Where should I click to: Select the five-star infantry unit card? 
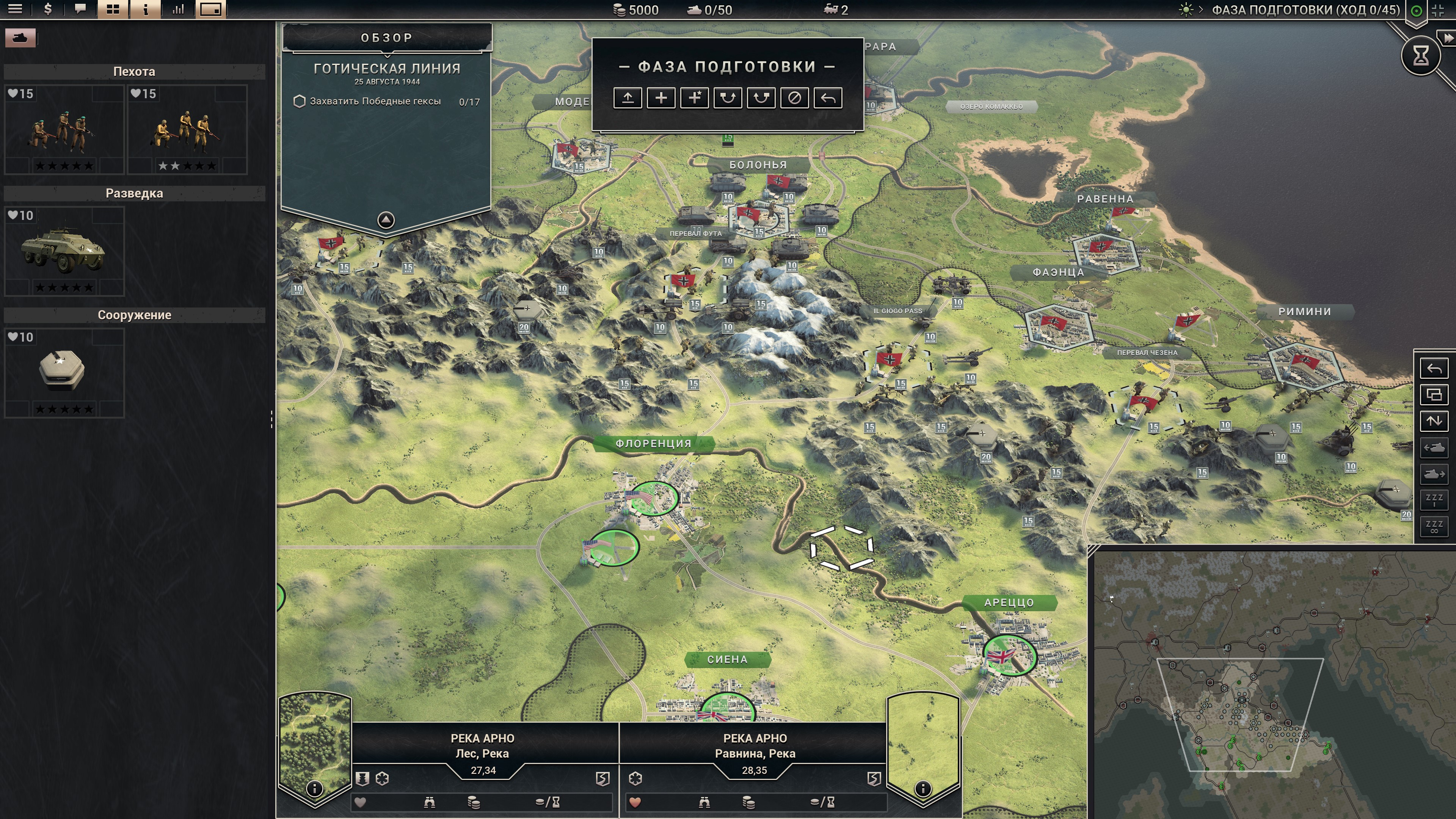(64, 130)
